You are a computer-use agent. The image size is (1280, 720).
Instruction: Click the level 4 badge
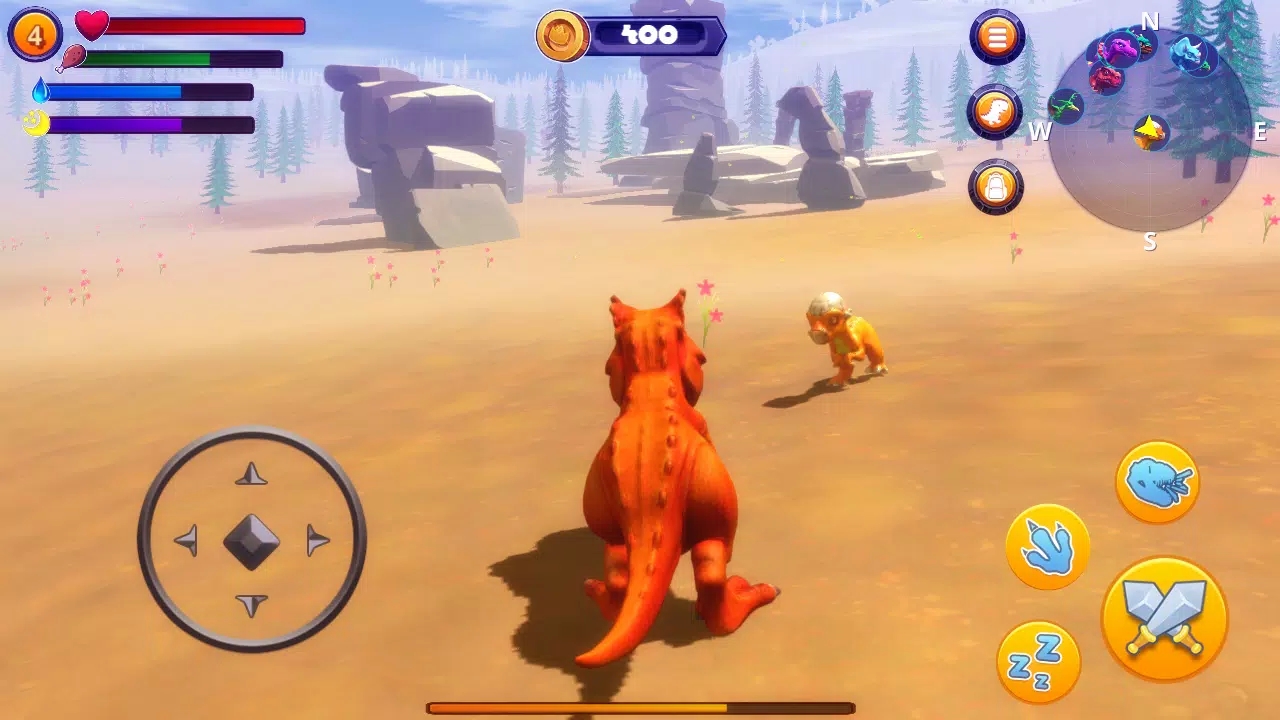pyautogui.click(x=35, y=35)
